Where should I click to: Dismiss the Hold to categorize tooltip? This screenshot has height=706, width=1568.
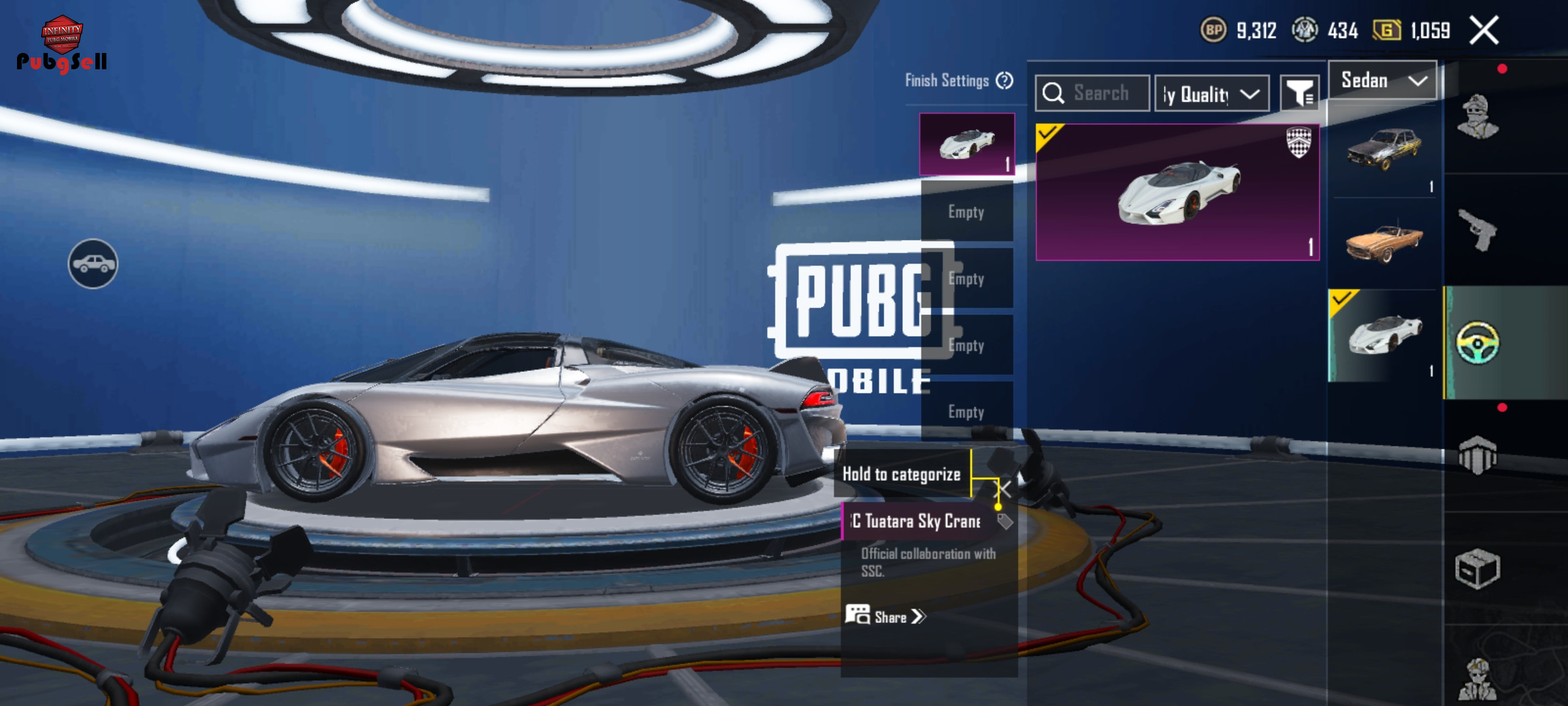pyautogui.click(x=1004, y=488)
